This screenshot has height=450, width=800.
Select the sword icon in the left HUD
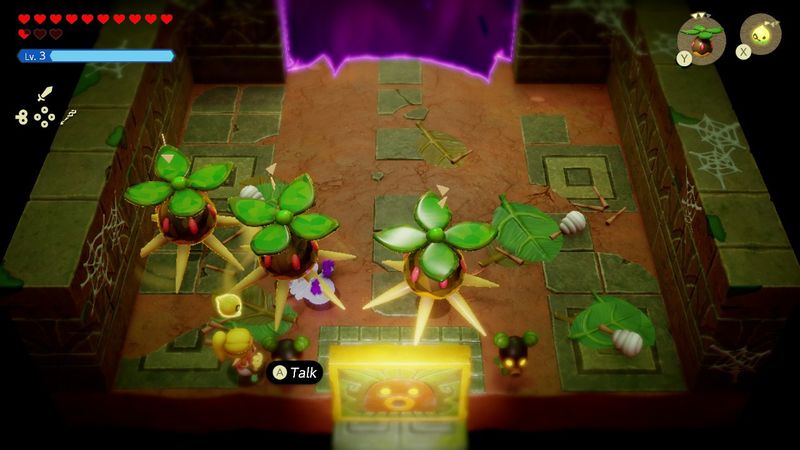click(x=44, y=95)
